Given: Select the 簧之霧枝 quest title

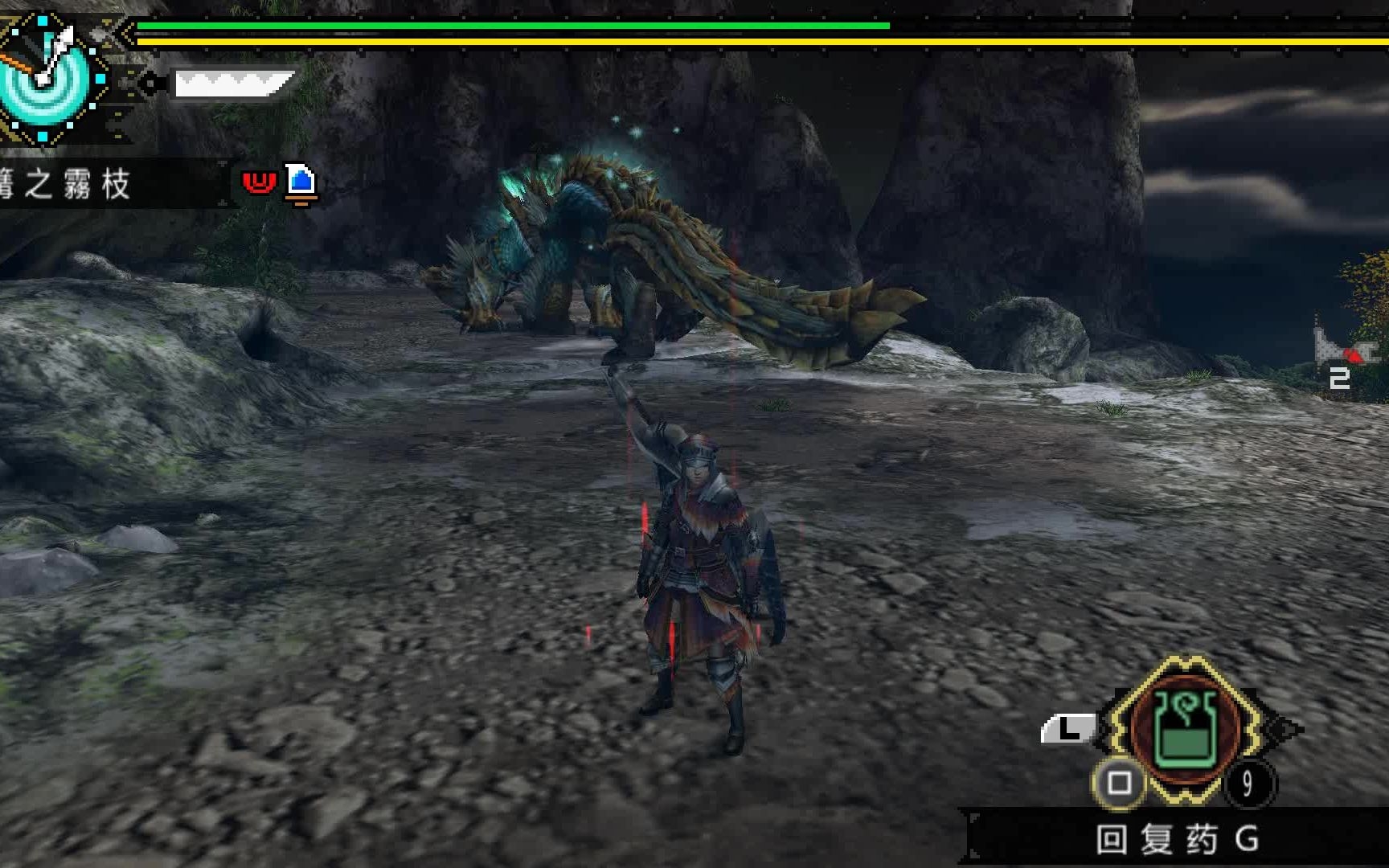Looking at the screenshot, I should 60,182.
